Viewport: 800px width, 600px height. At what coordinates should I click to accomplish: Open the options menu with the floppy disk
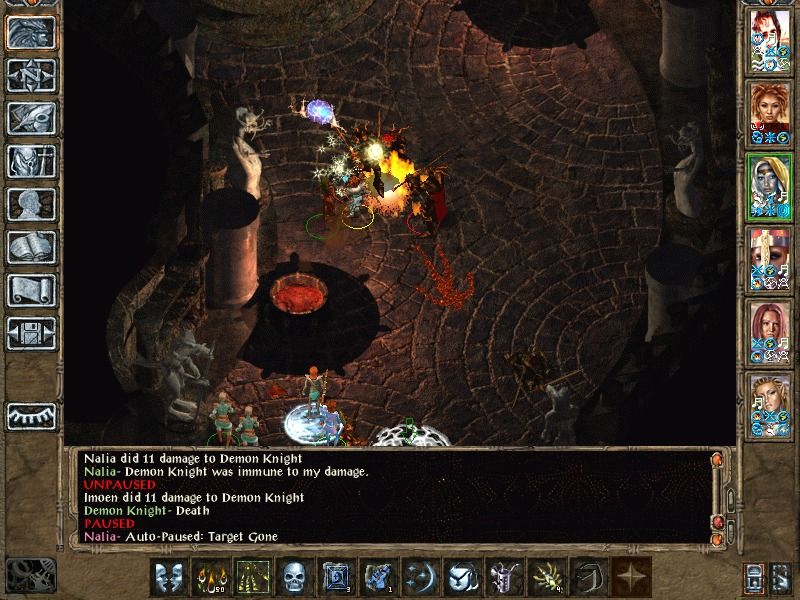pos(31,331)
